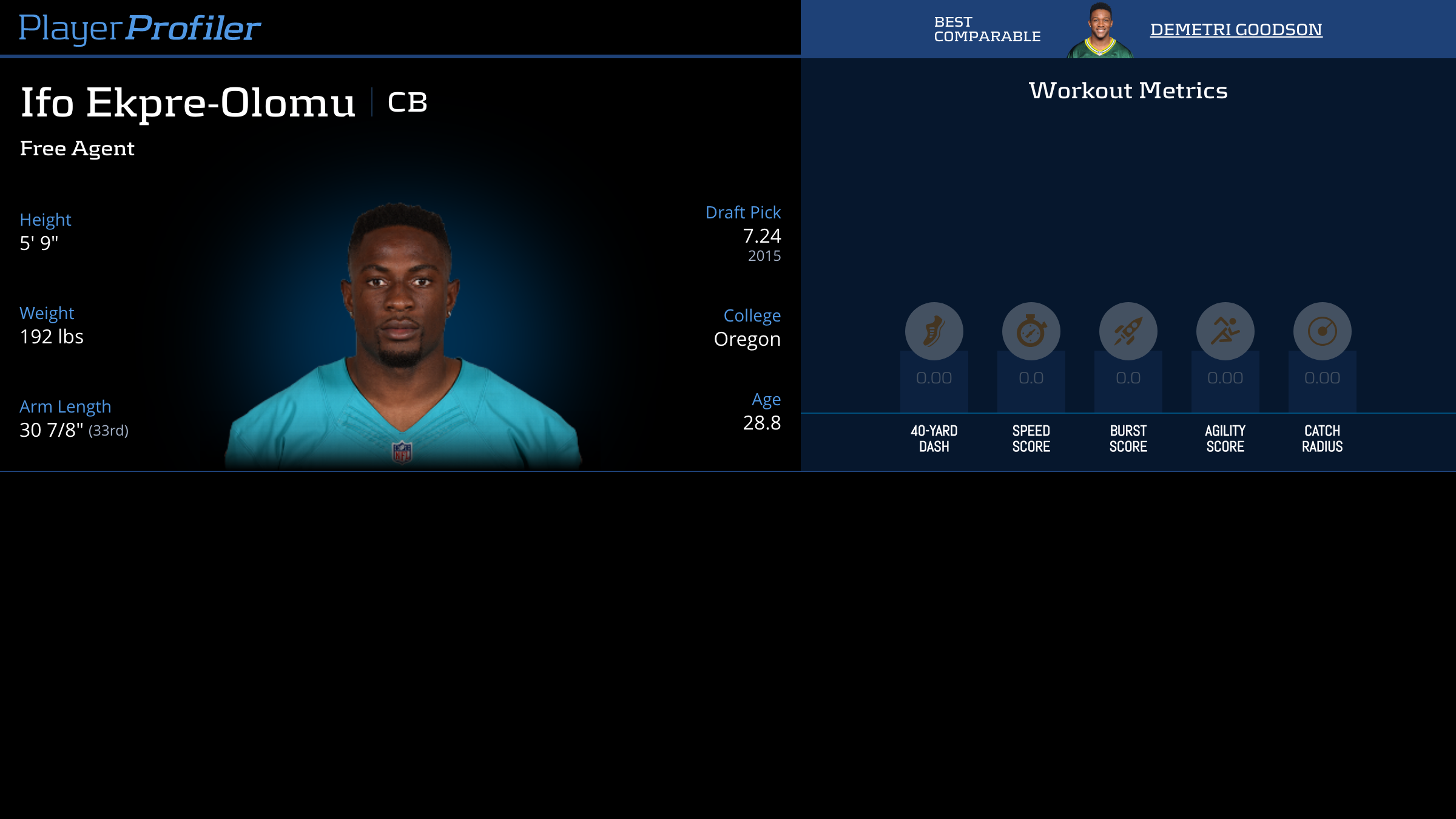The height and width of the screenshot is (819, 1456).
Task: Select the Catch Radius target icon
Action: (x=1322, y=331)
